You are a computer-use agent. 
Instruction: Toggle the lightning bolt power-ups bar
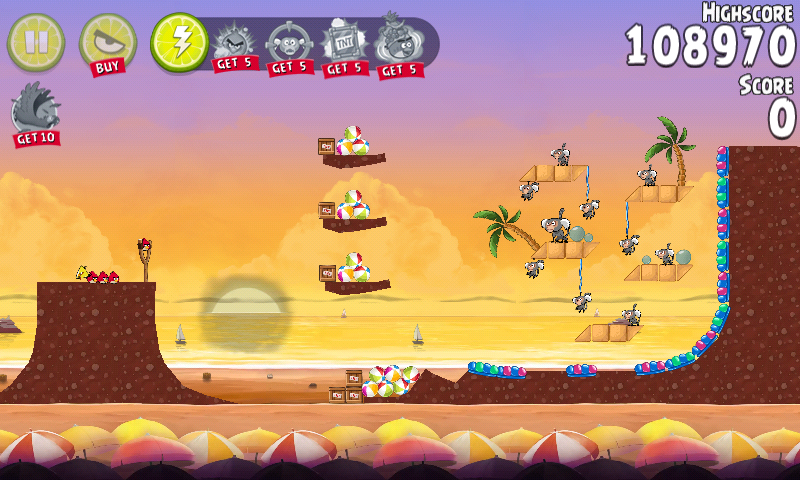[179, 42]
